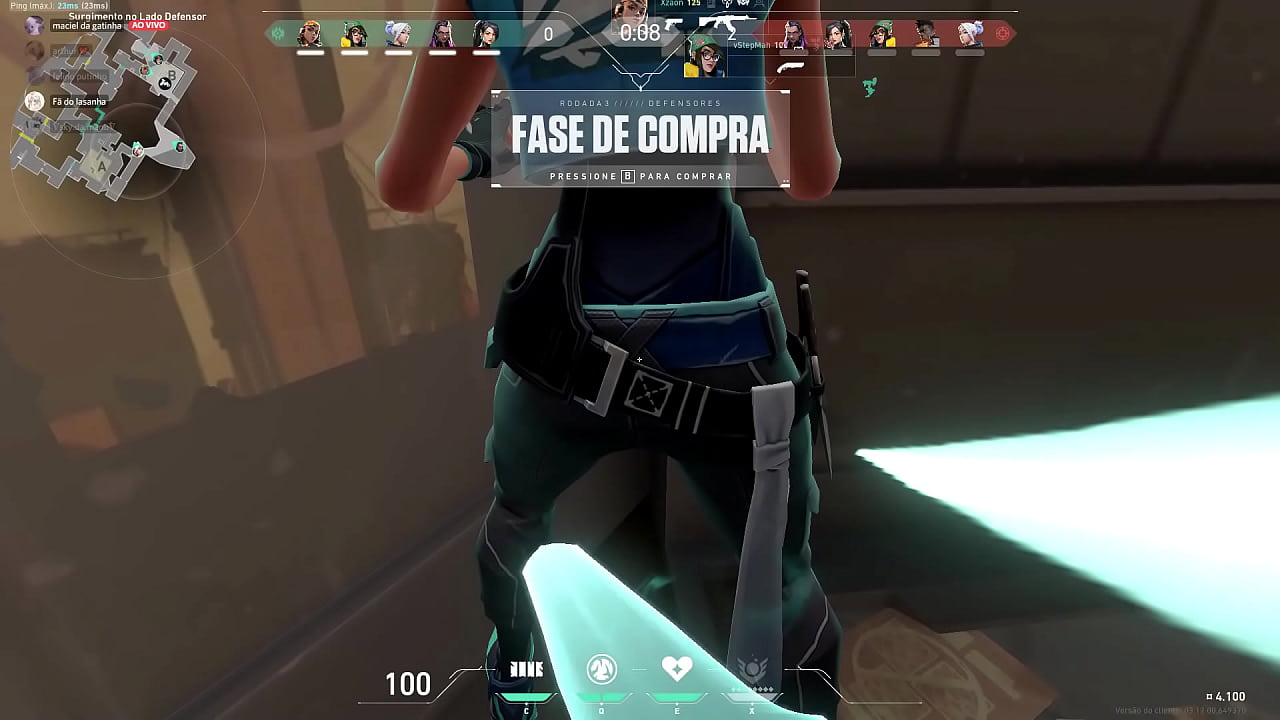
Task: Click the Spike icon at B site
Action: [164, 84]
